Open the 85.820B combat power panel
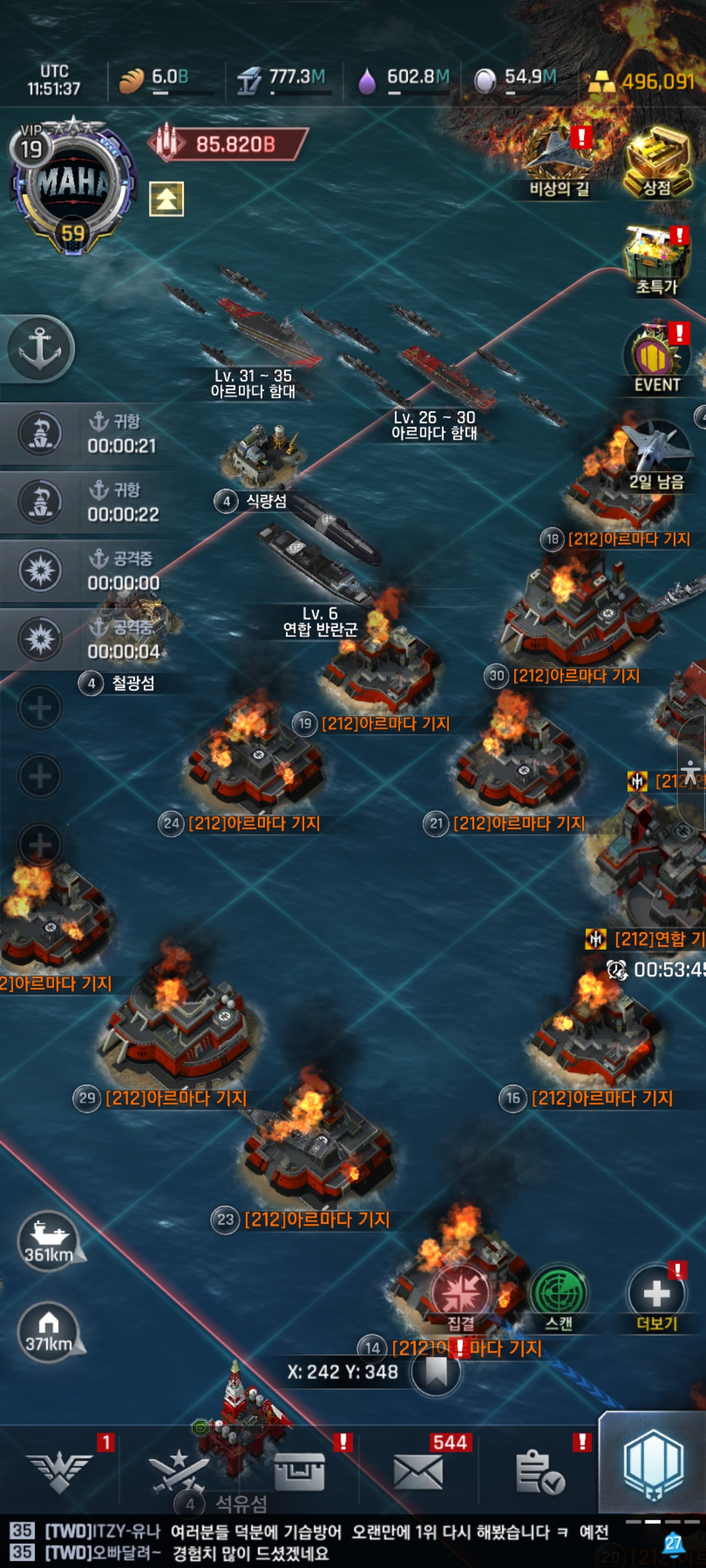The width and height of the screenshot is (706, 1568). tap(229, 144)
